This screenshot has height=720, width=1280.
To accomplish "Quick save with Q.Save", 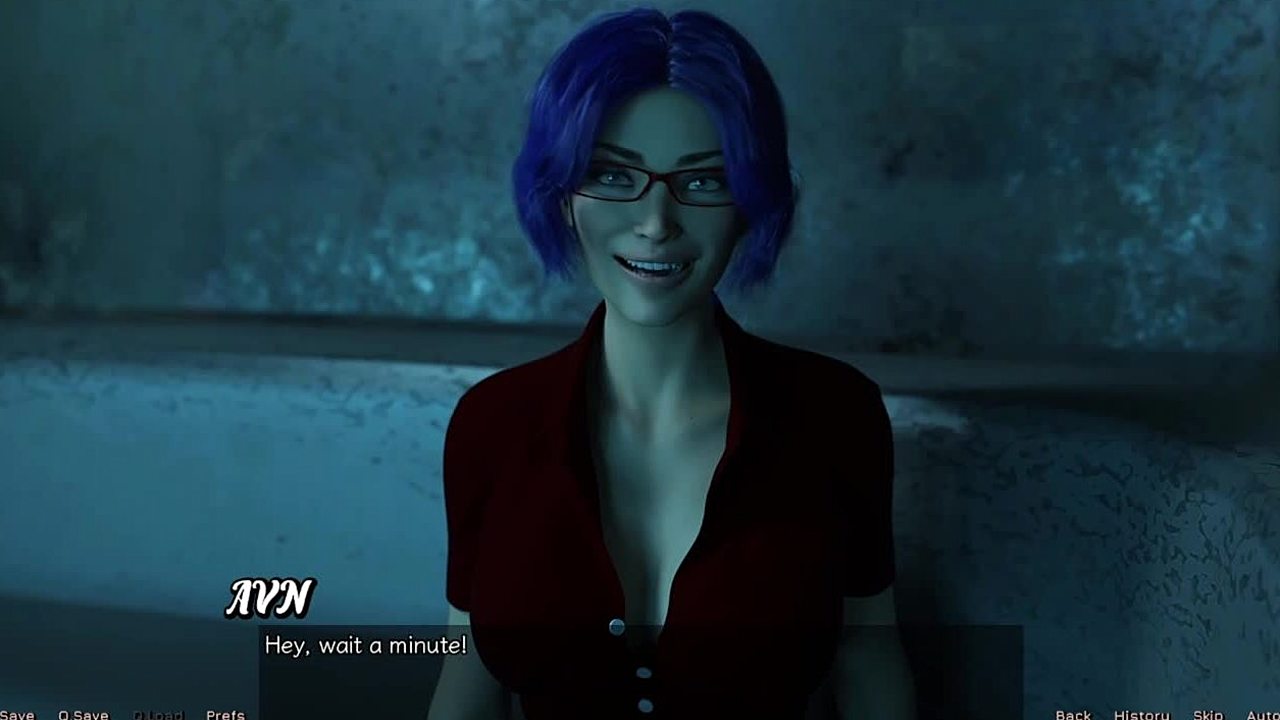I will click(83, 714).
